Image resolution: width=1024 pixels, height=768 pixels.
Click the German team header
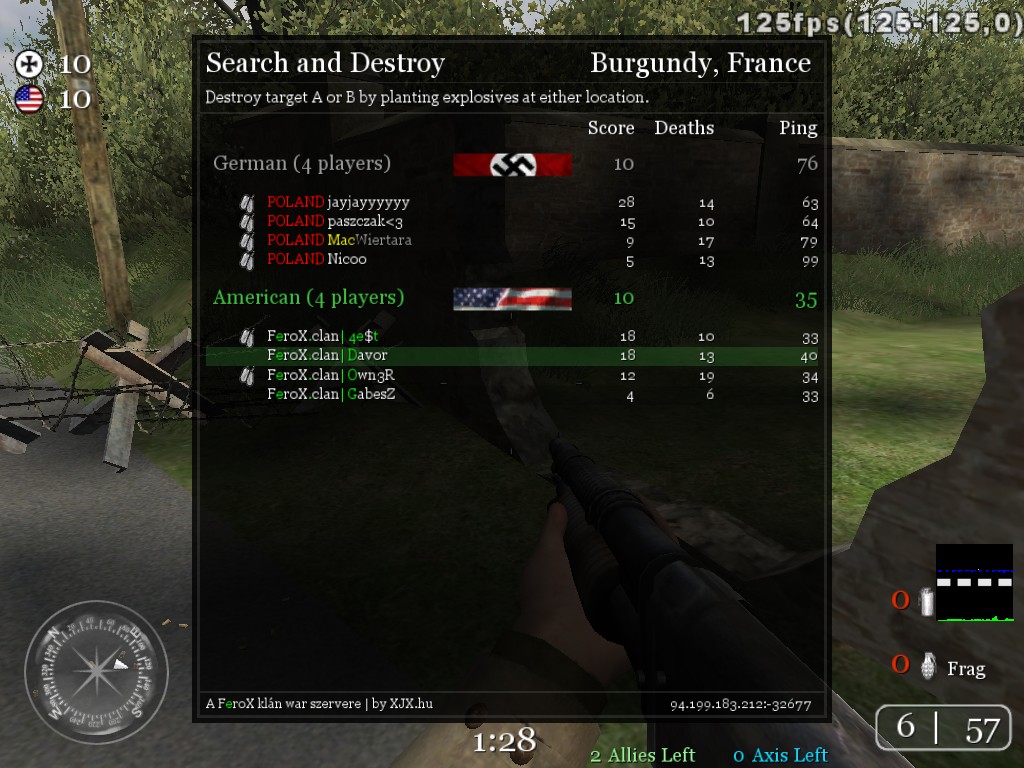(x=302, y=163)
